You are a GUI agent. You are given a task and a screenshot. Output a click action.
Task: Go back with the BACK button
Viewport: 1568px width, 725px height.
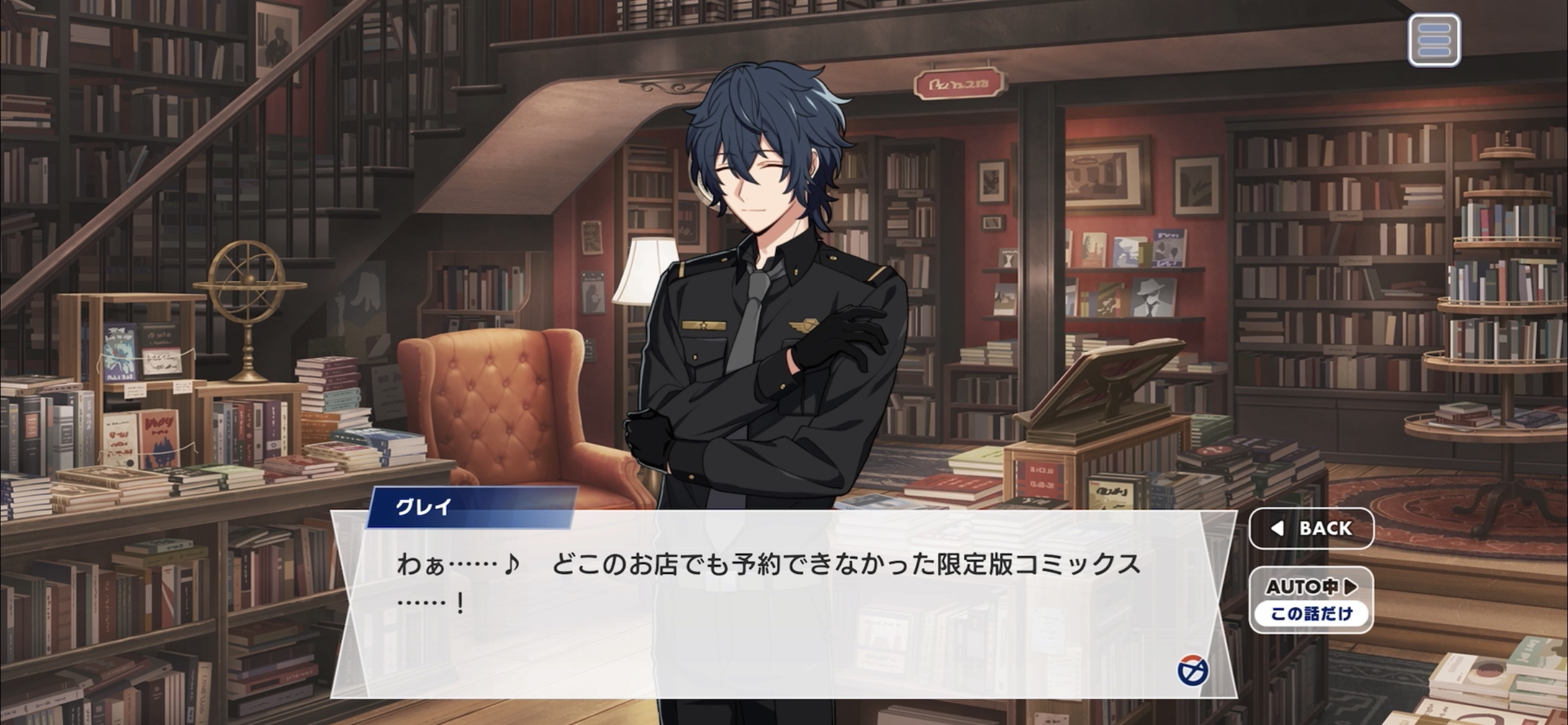tap(1312, 529)
